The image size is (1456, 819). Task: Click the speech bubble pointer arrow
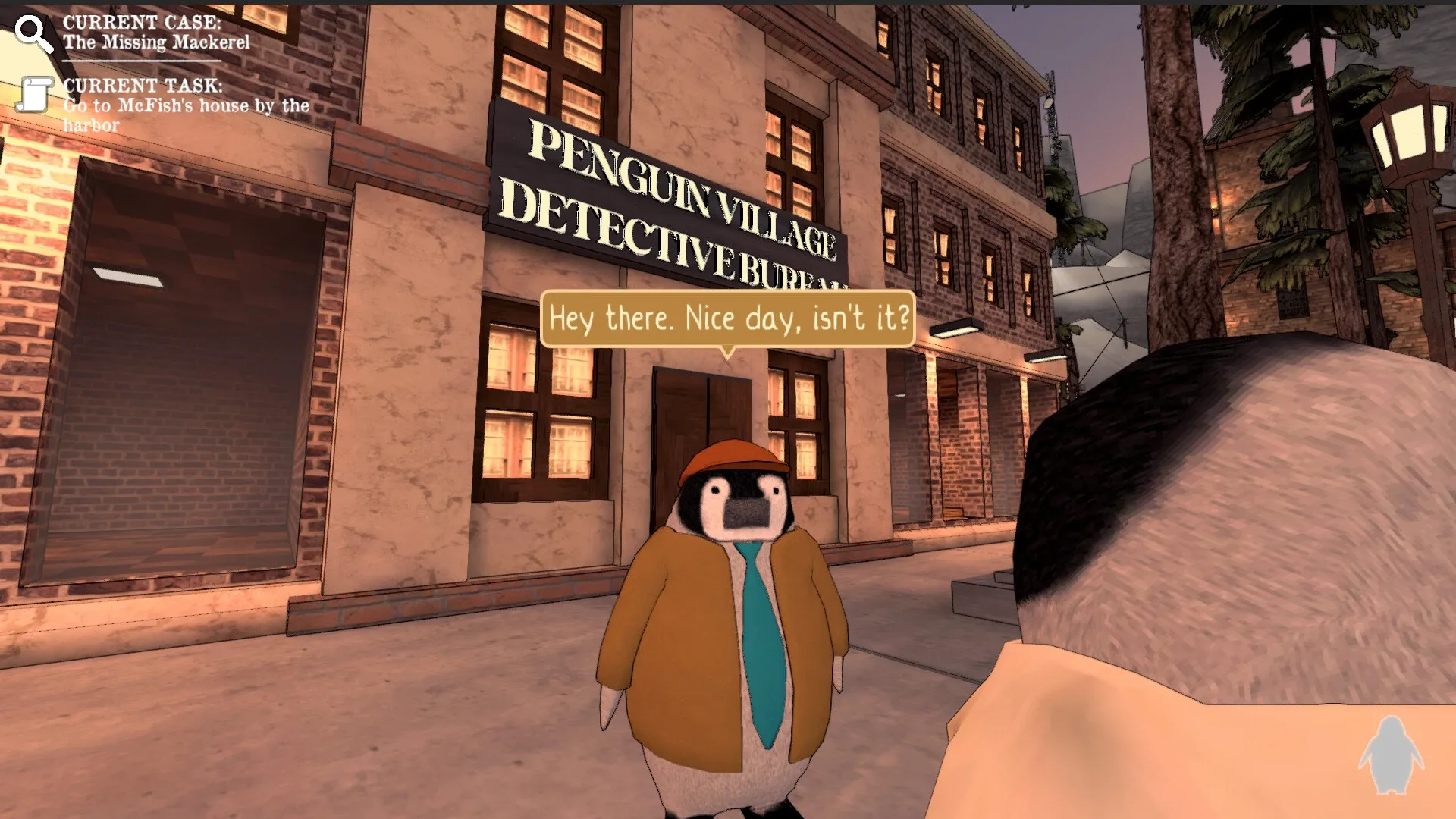click(x=728, y=353)
